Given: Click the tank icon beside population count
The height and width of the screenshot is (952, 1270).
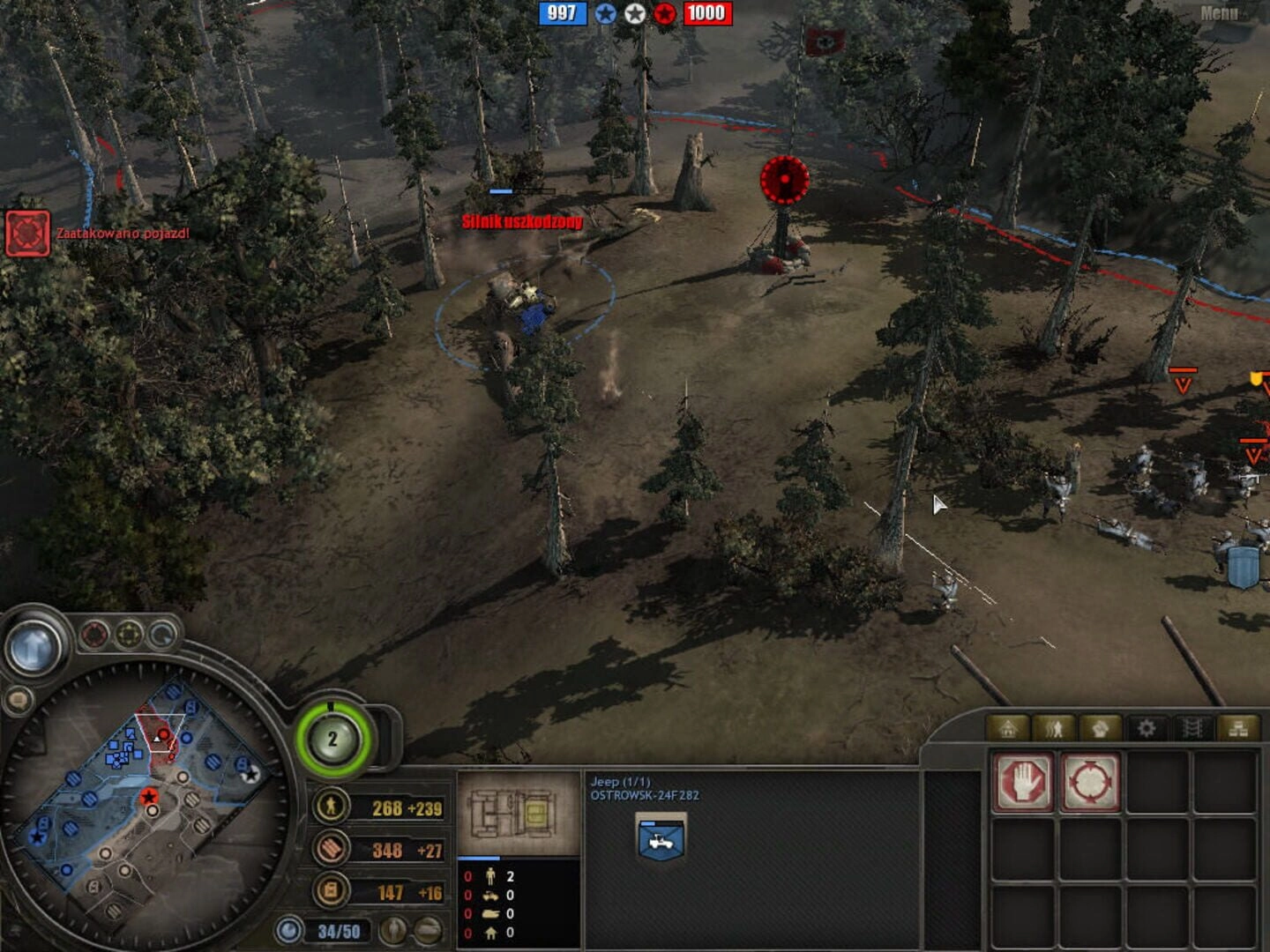Looking at the screenshot, I should point(429,930).
